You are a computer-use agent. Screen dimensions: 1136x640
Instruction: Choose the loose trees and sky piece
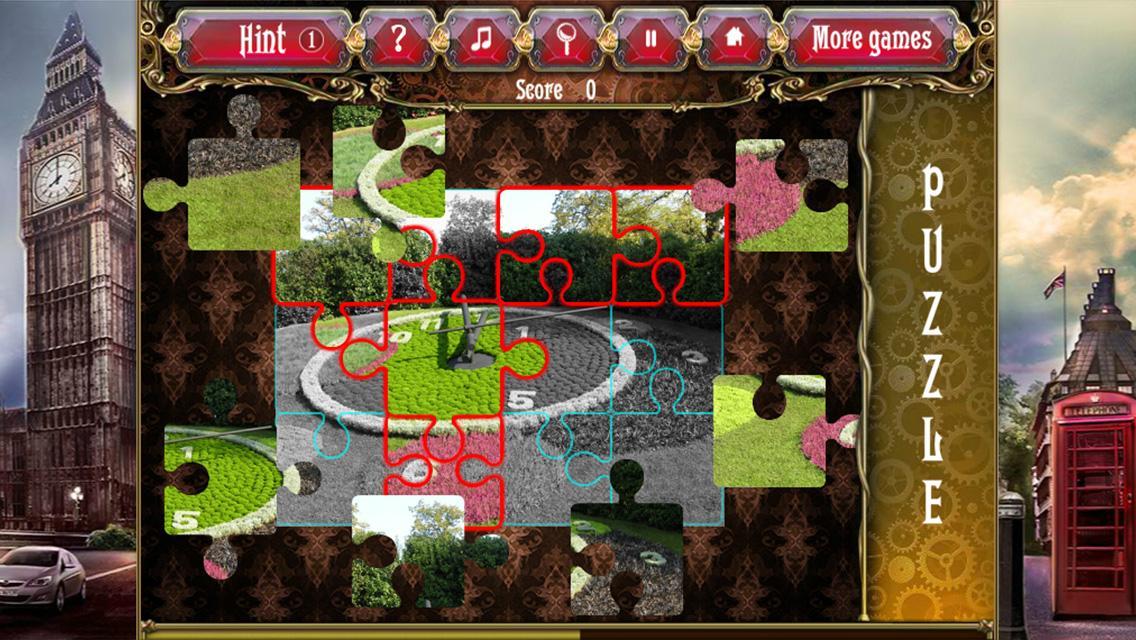tap(410, 550)
